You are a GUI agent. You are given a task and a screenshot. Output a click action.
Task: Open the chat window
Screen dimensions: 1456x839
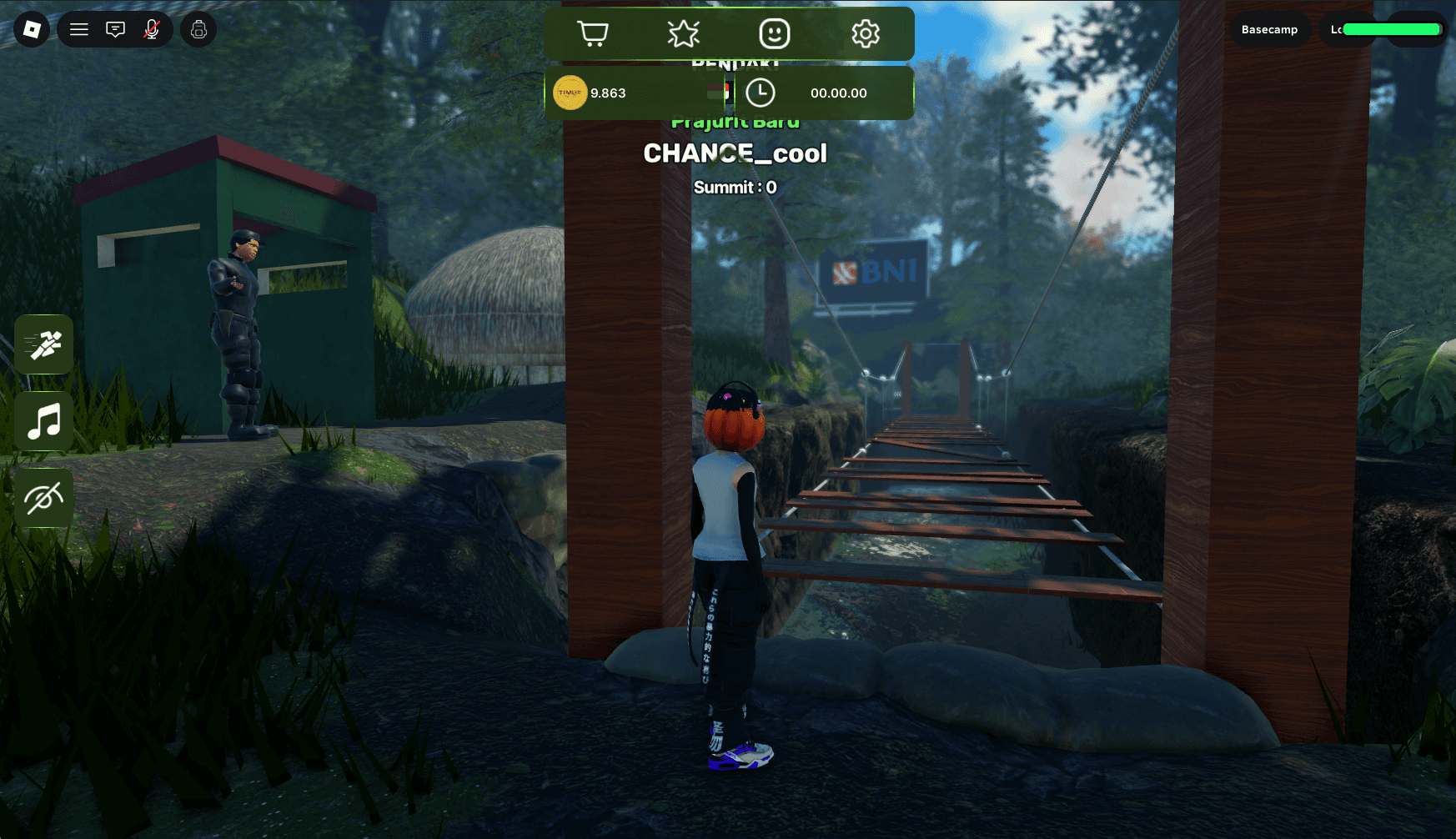(115, 30)
